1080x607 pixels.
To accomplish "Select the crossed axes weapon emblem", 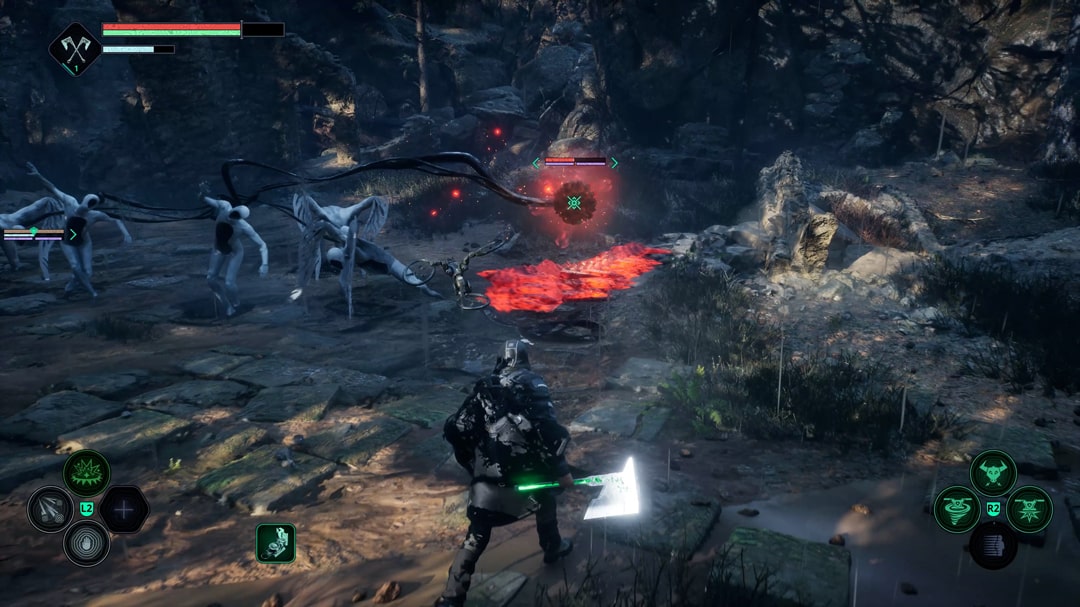I will 75,48.
